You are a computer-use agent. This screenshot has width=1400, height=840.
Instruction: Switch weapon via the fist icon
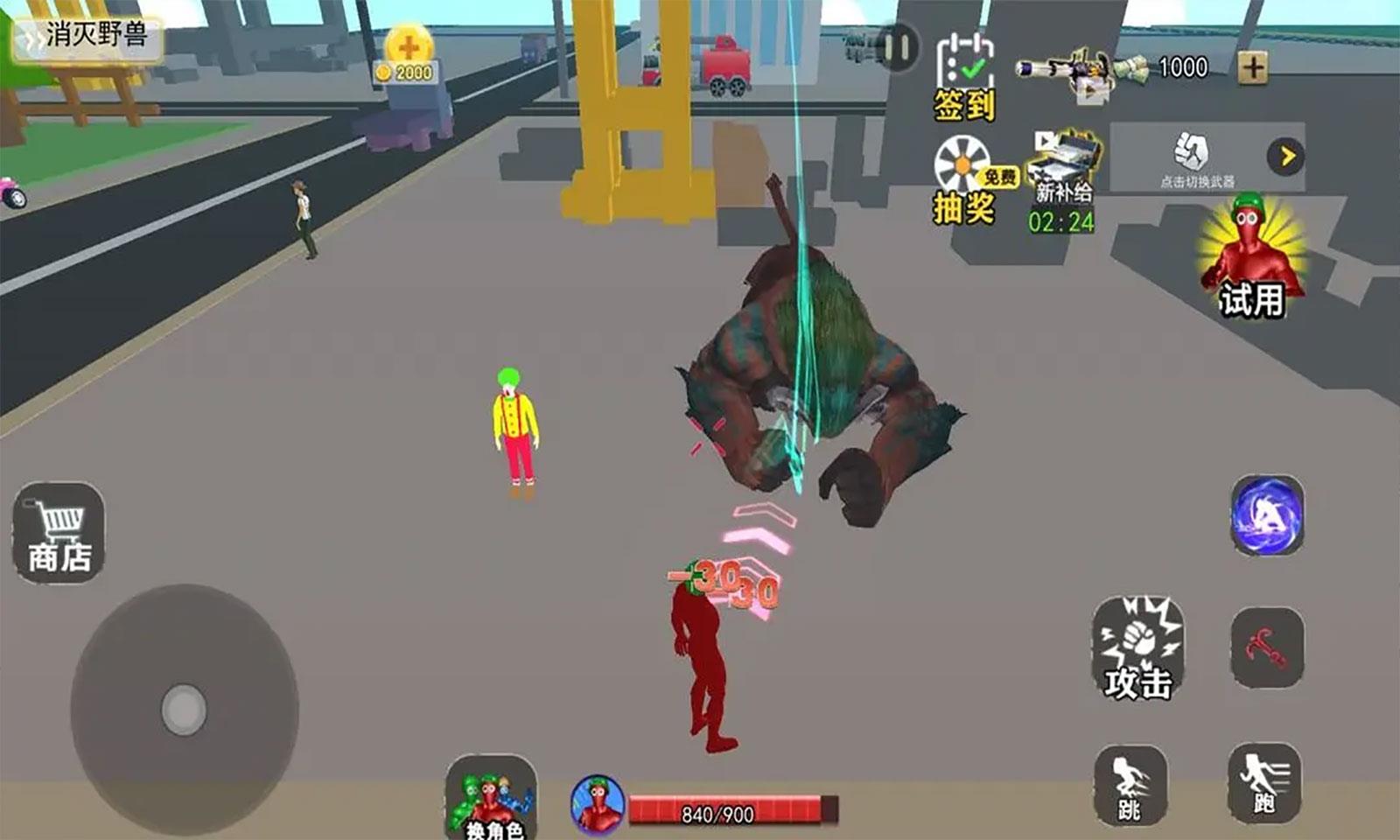click(1192, 156)
